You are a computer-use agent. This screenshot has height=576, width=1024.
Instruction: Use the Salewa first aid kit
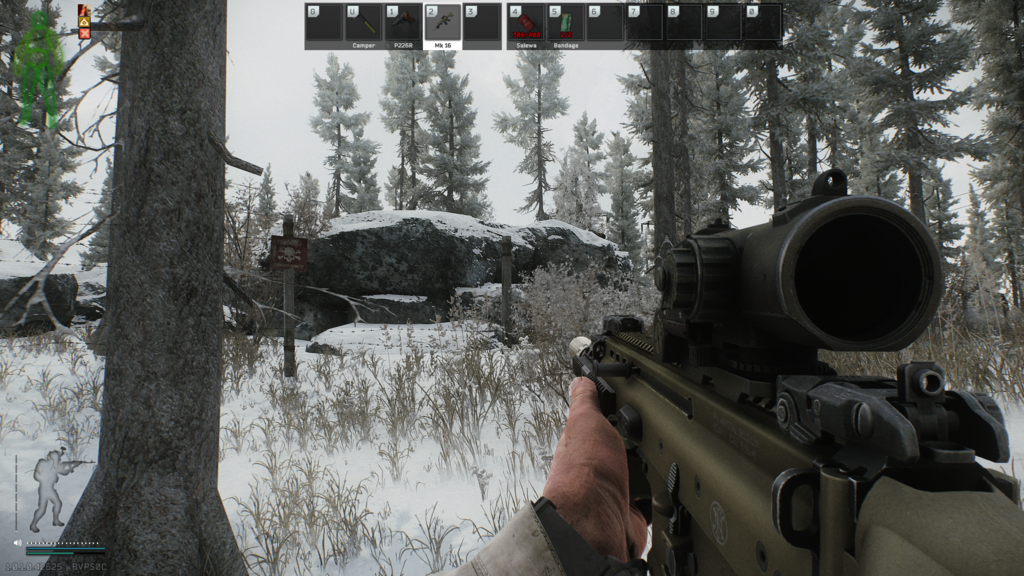pyautogui.click(x=525, y=23)
